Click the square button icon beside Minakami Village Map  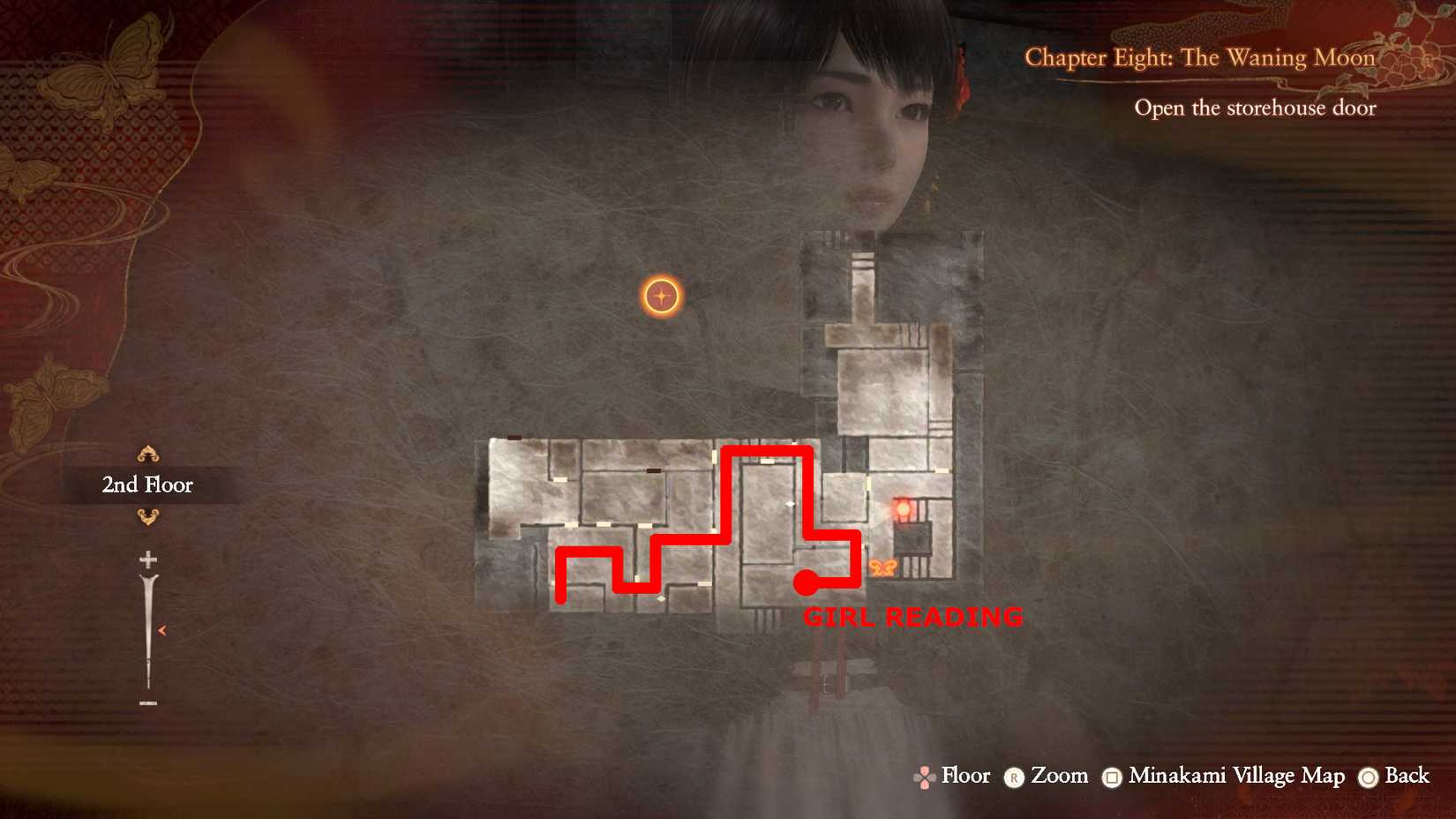pos(1111,778)
